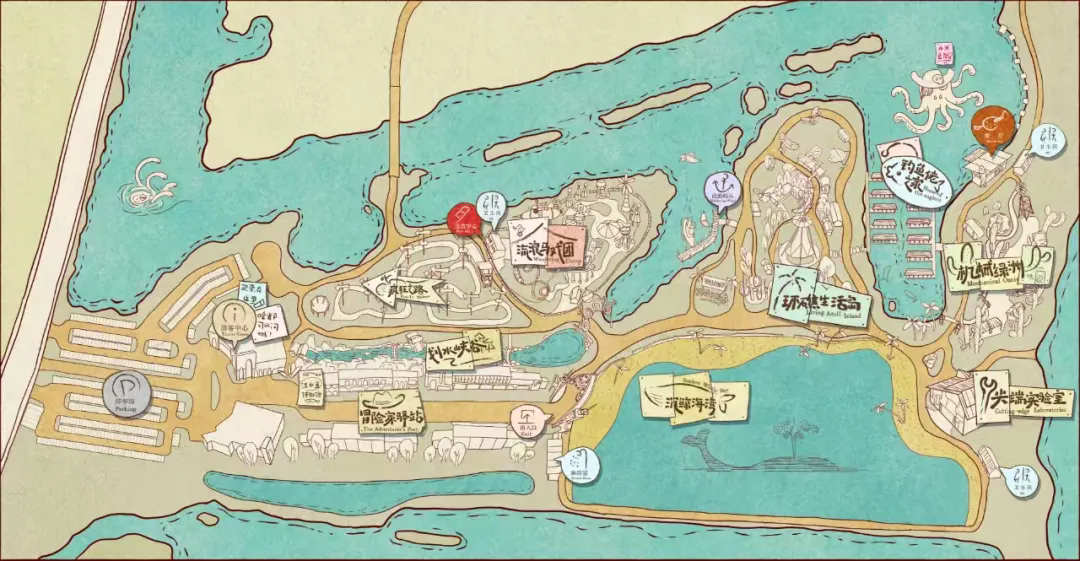Screen dimensions: 1080x561
Task: Select restroom marker beside the orange pin
Action: coord(1049,138)
